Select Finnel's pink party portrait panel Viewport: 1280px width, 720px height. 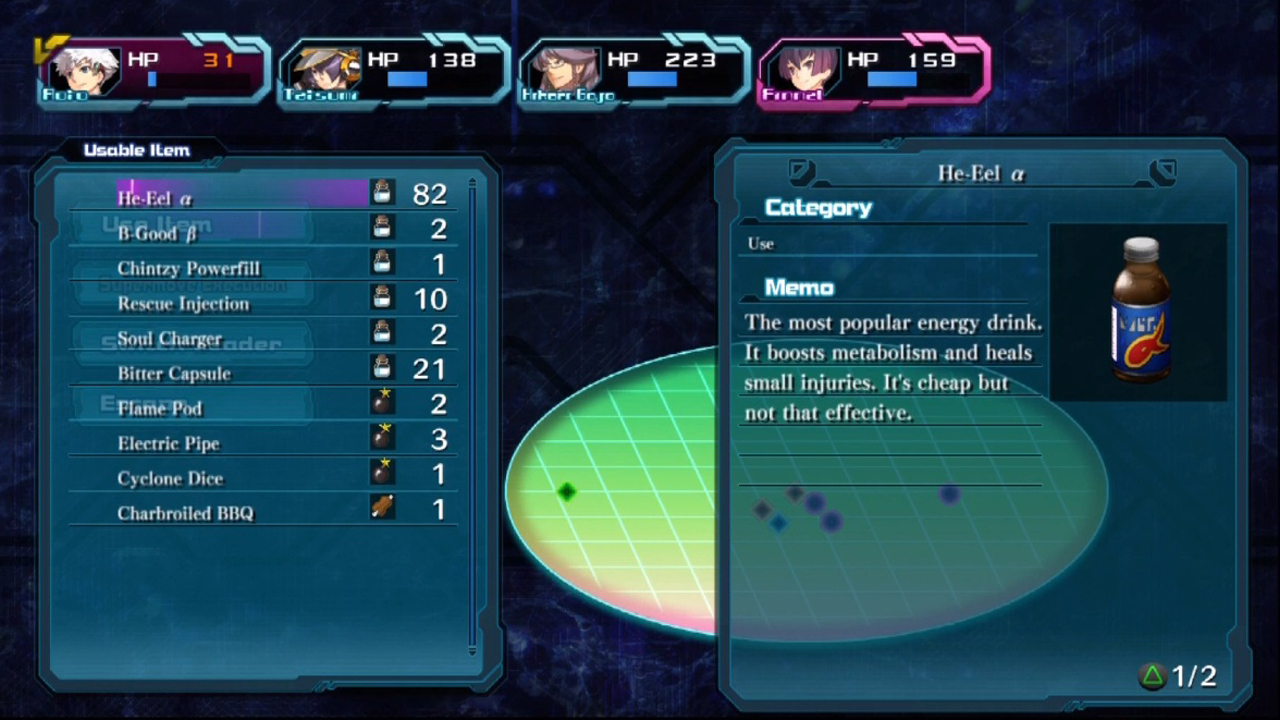(873, 70)
